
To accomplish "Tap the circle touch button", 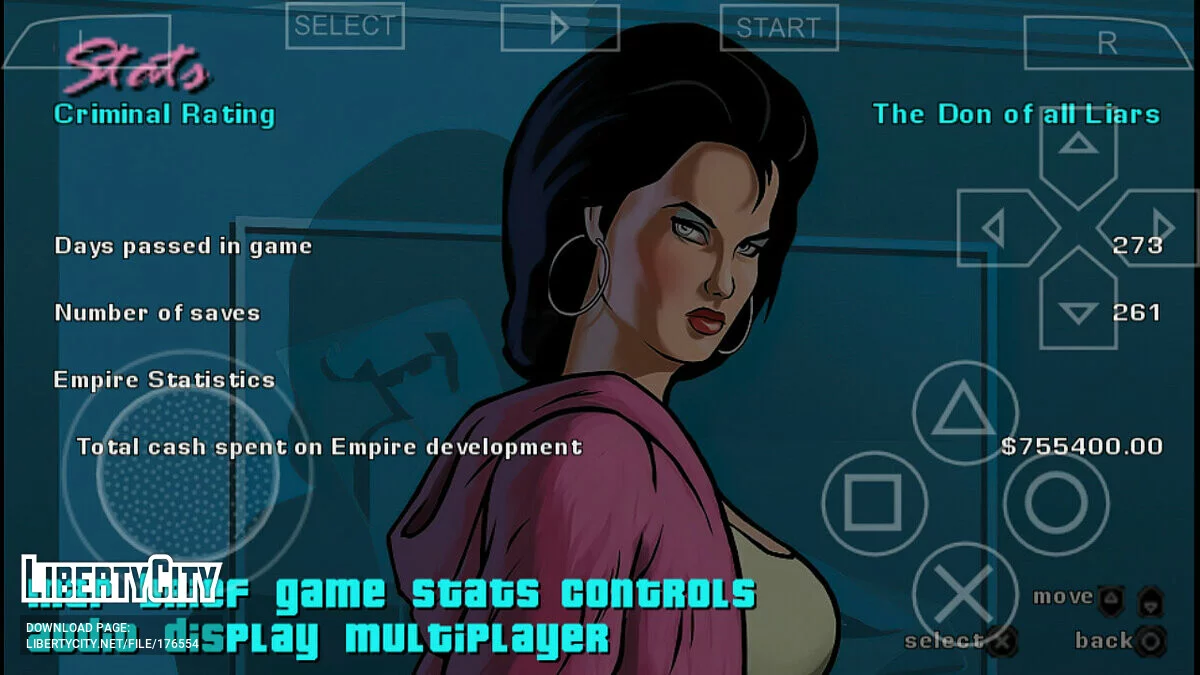I will coord(1056,502).
